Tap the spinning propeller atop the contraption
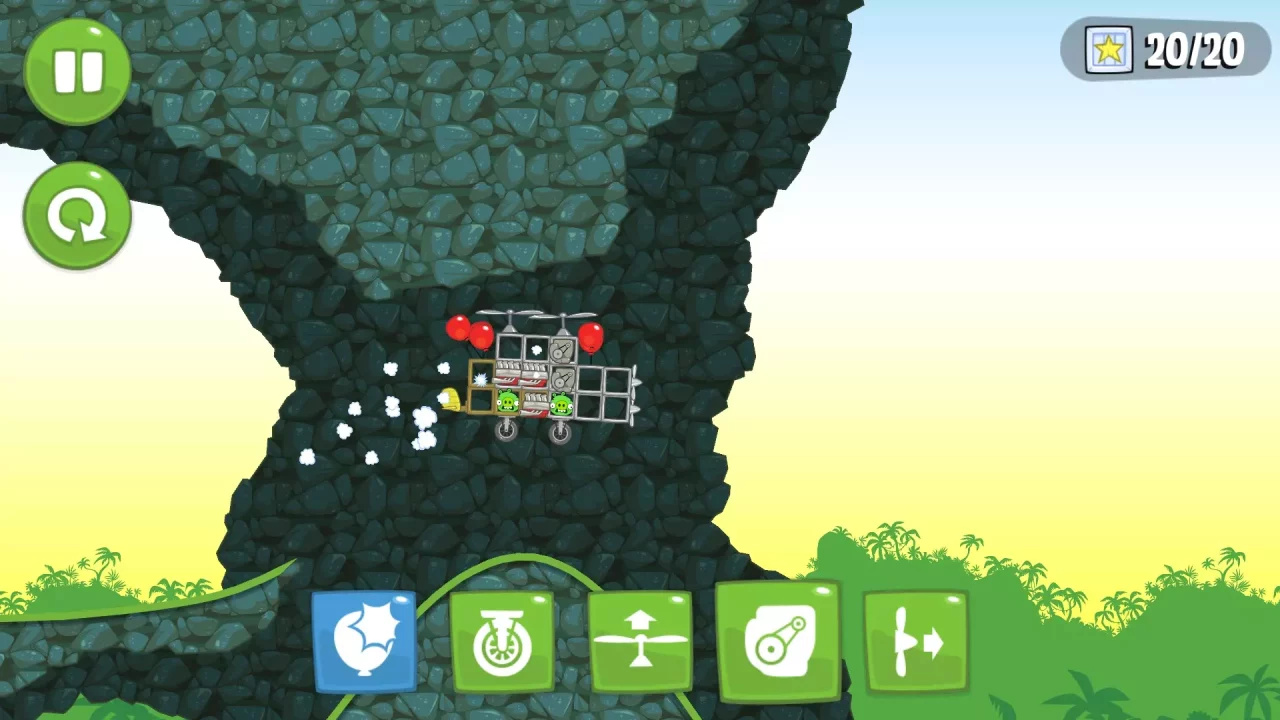 pos(511,313)
